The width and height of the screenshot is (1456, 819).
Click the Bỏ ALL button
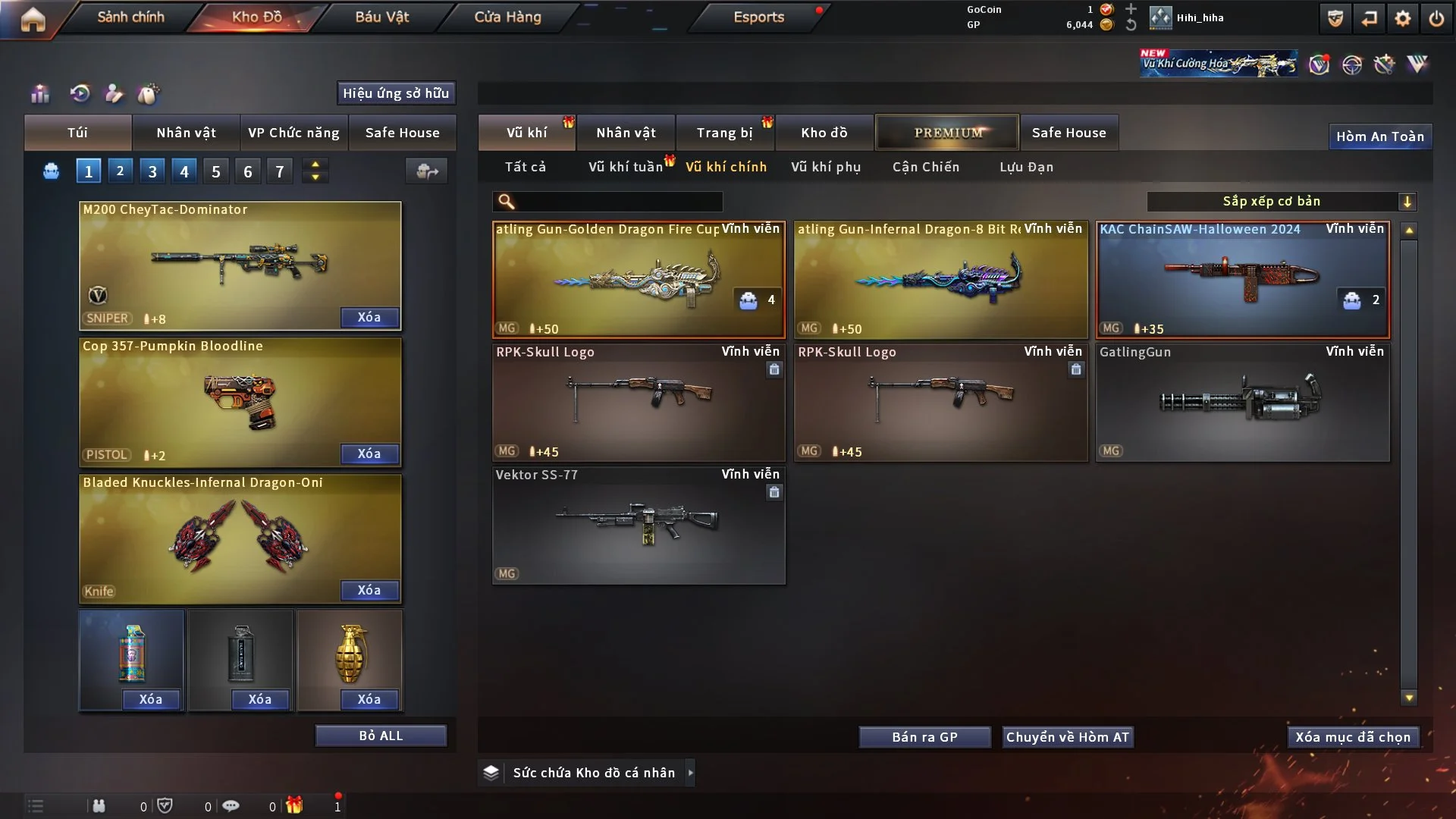coord(381,736)
